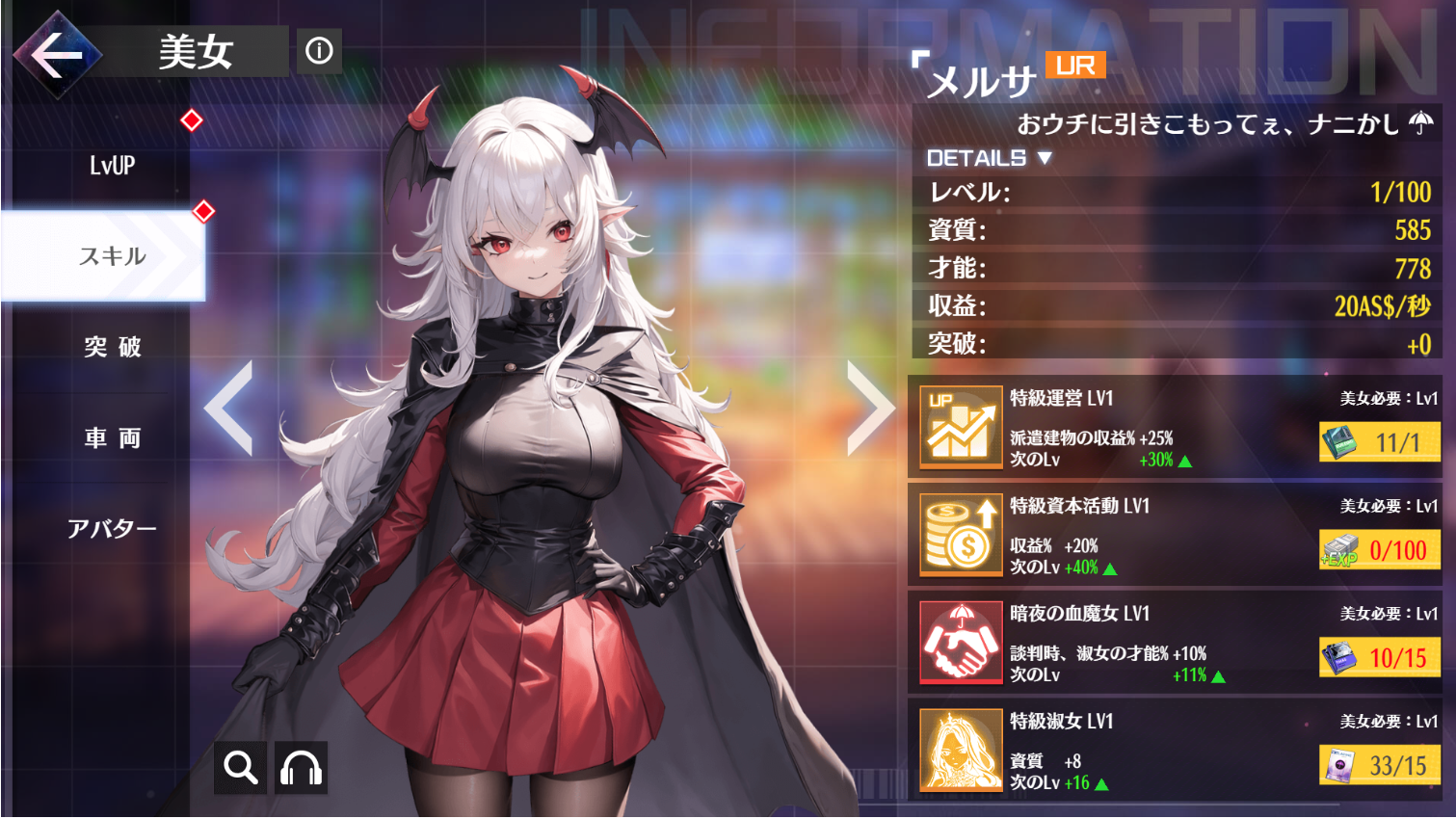Open info with the circled i icon
1456x819 pixels.
pyautogui.click(x=319, y=51)
